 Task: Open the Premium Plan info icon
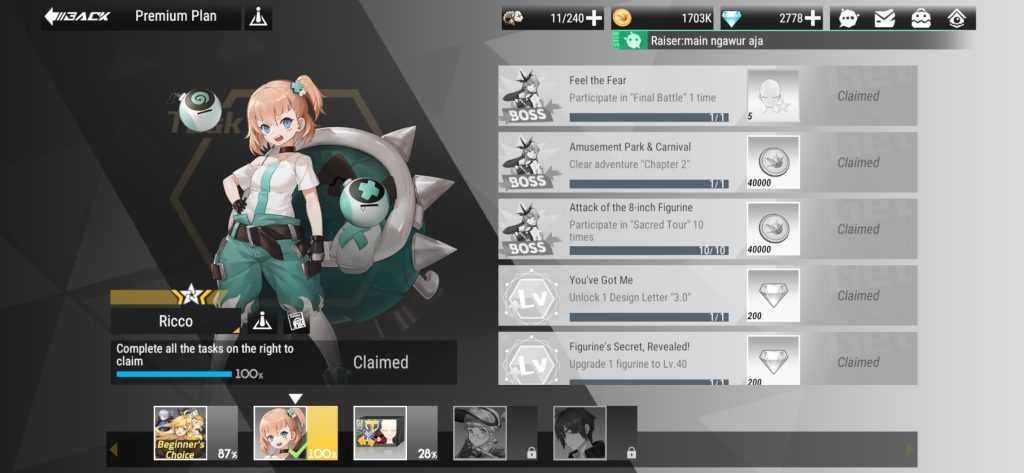[258, 17]
